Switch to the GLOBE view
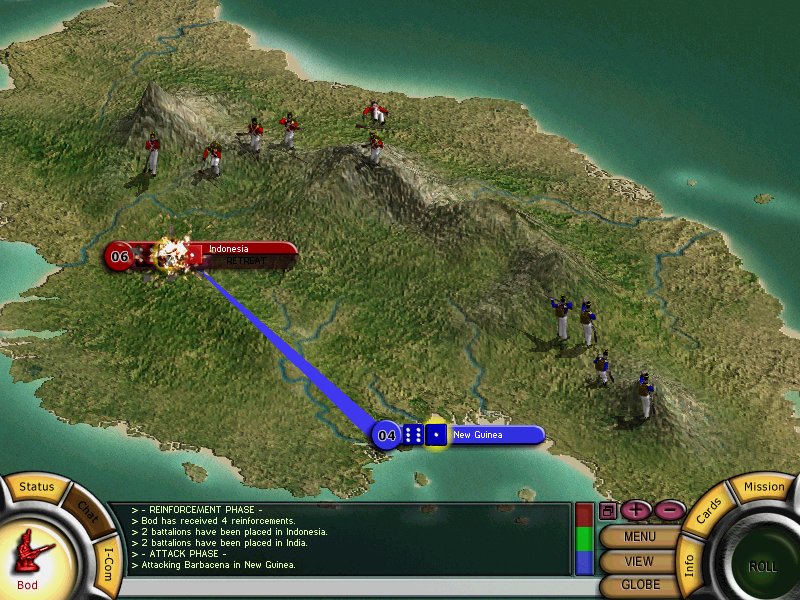 pyautogui.click(x=639, y=585)
